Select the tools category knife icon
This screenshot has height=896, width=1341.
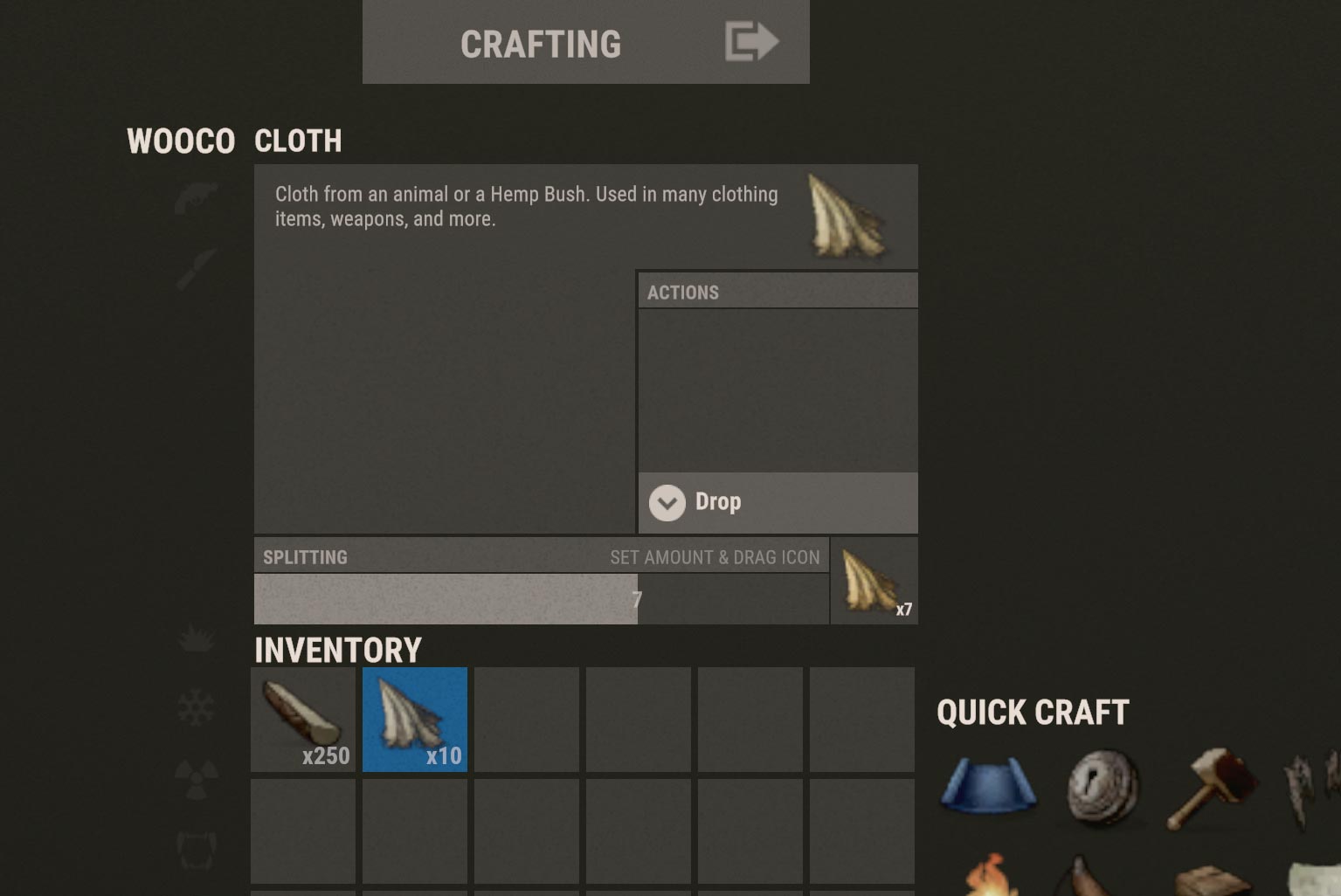pyautogui.click(x=195, y=266)
